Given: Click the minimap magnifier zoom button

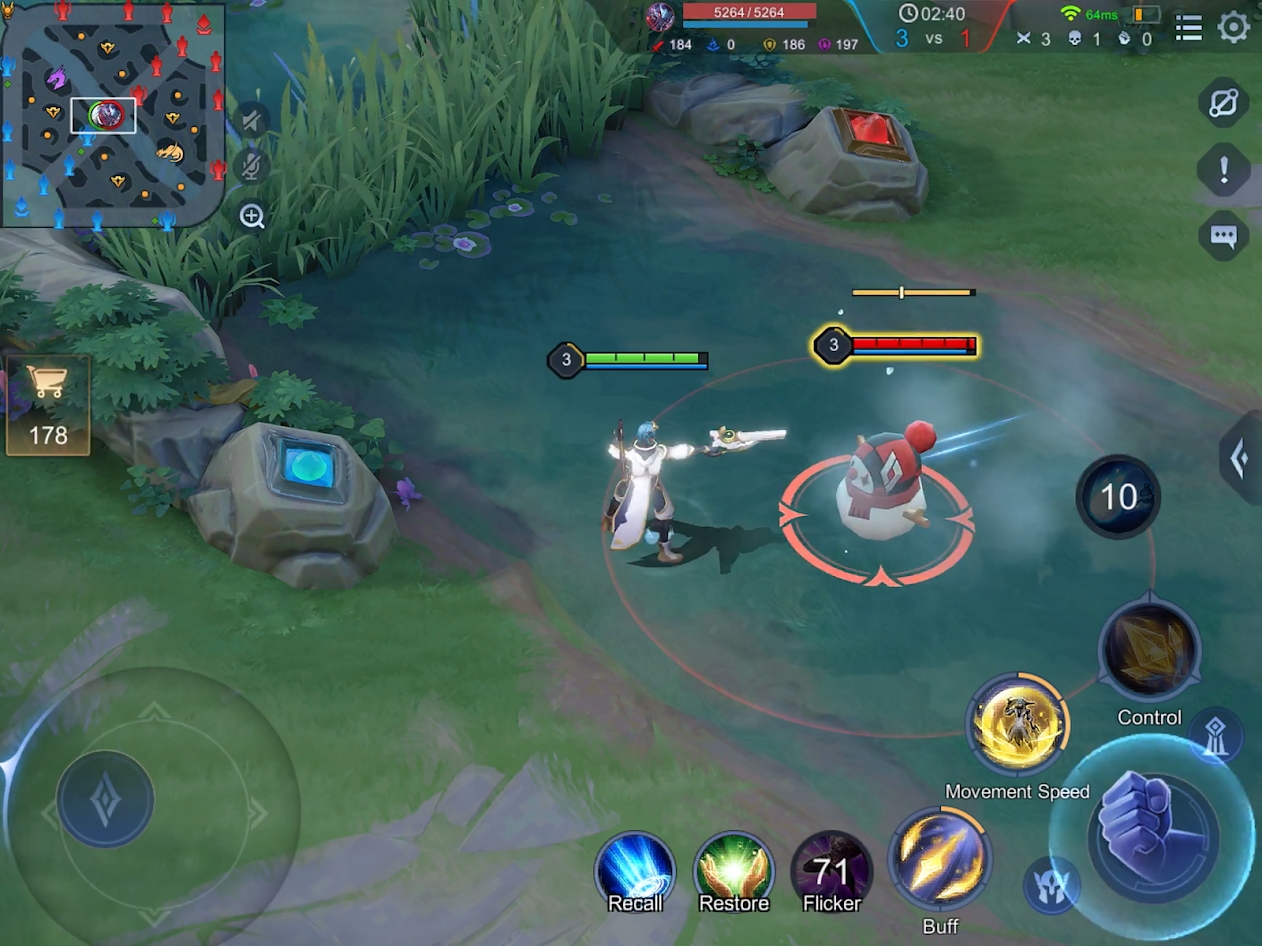Looking at the screenshot, I should [252, 216].
